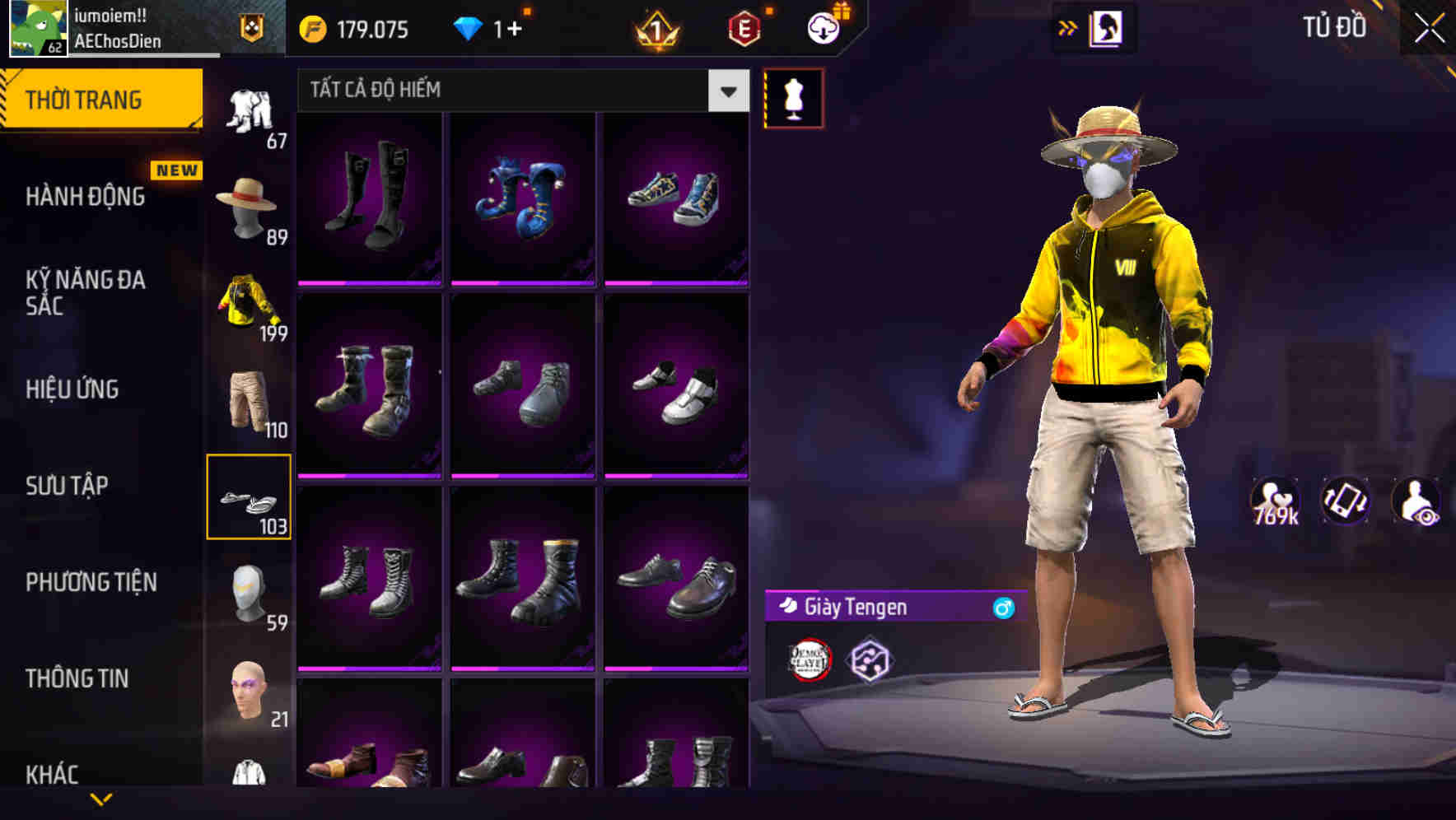This screenshot has height=820, width=1456.
Task: Click the 769k likes heart icon
Action: (1276, 501)
